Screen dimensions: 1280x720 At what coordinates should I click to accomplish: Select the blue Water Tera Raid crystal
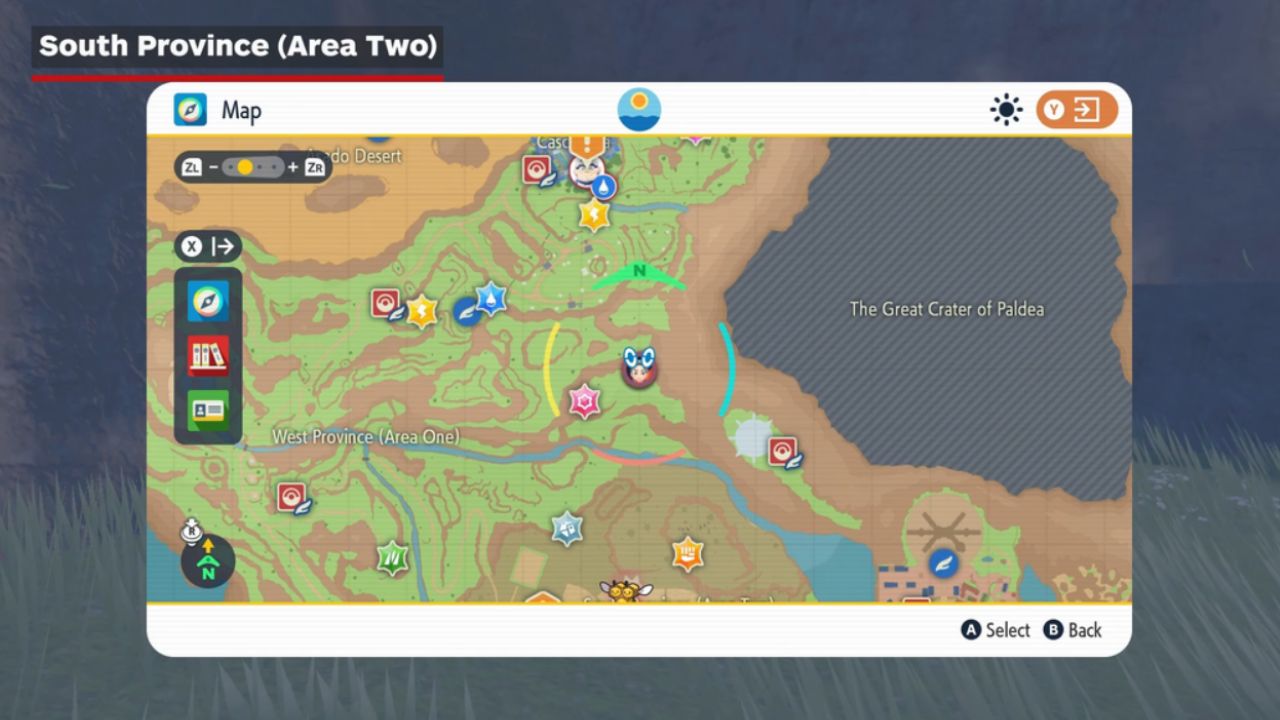(x=490, y=298)
